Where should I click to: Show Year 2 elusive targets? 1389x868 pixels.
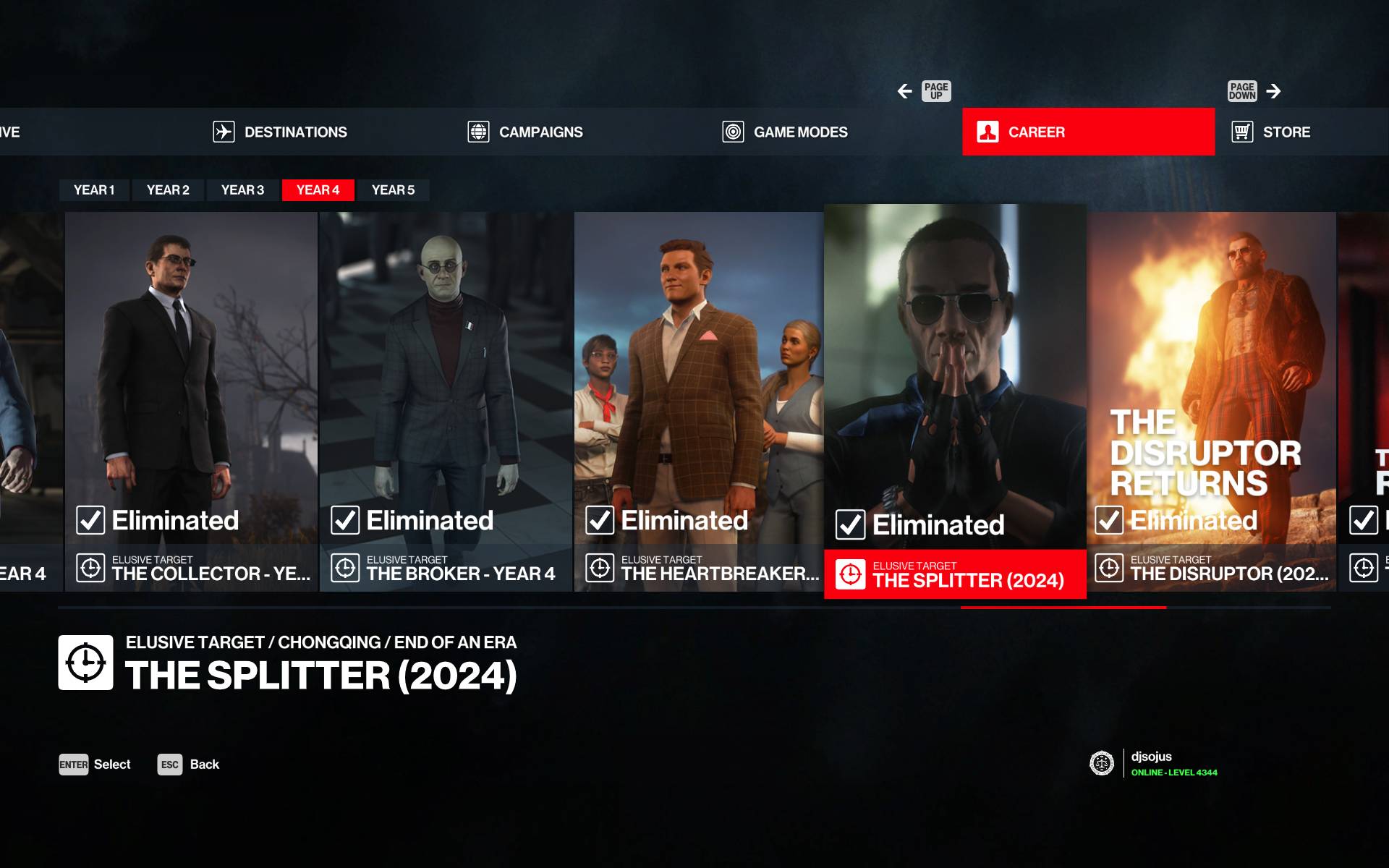[168, 190]
